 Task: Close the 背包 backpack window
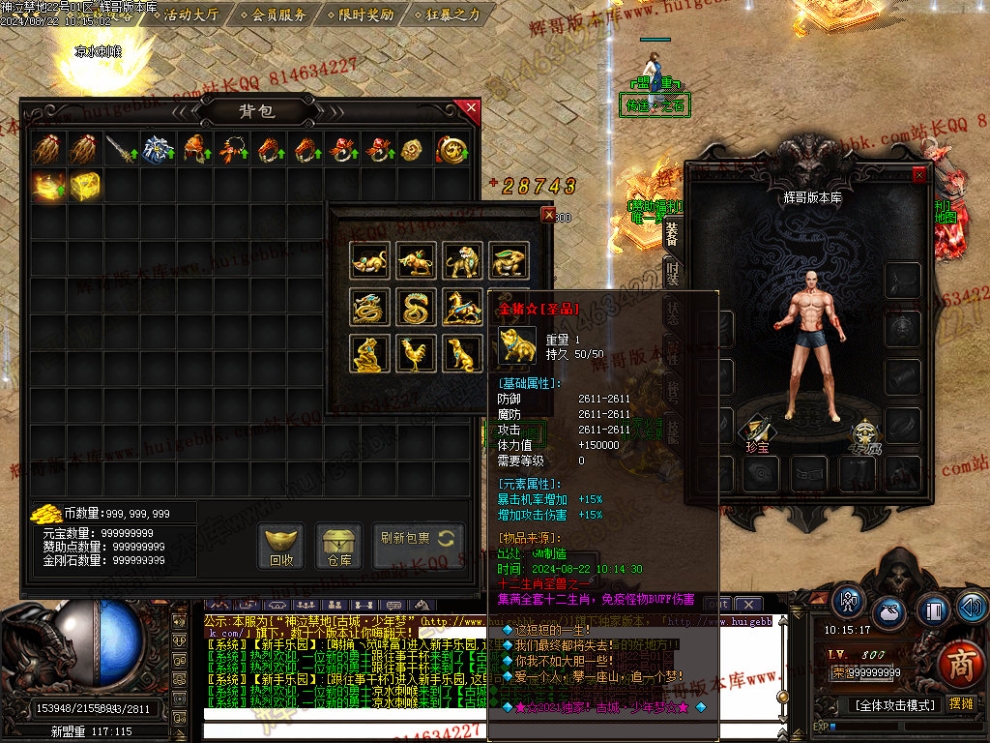point(468,108)
